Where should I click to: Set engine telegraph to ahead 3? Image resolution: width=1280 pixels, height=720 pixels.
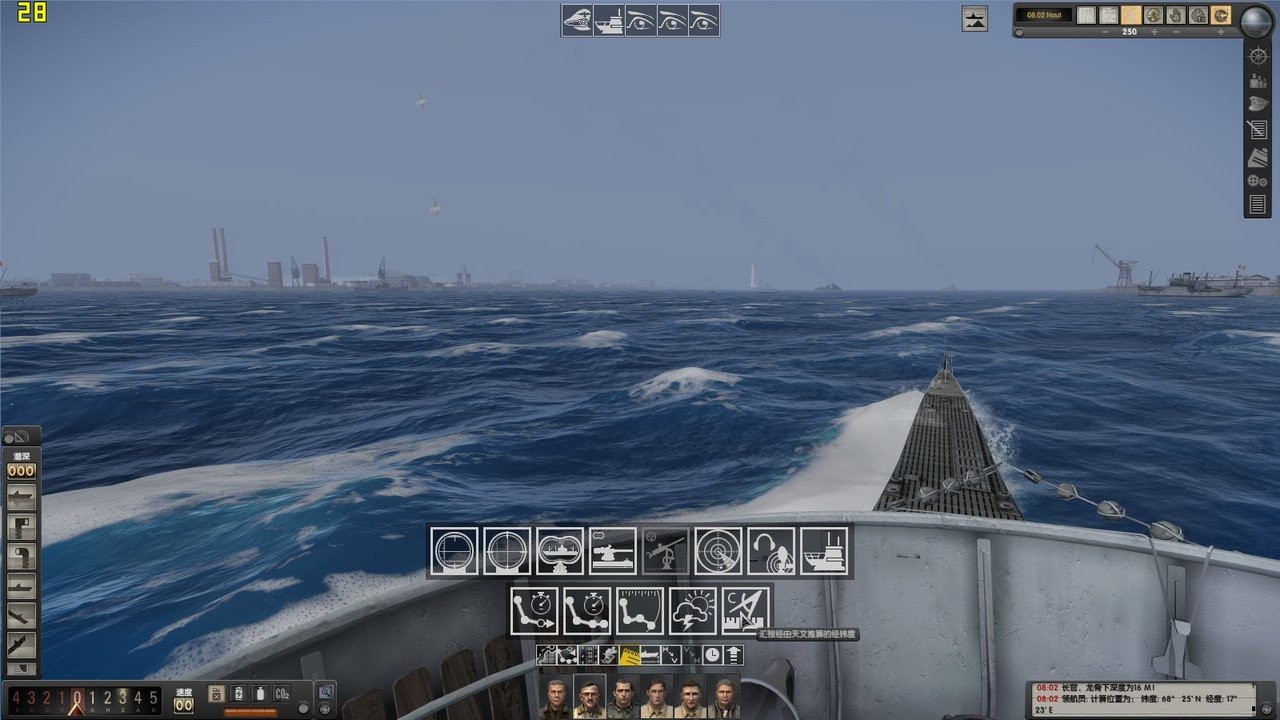click(x=123, y=697)
